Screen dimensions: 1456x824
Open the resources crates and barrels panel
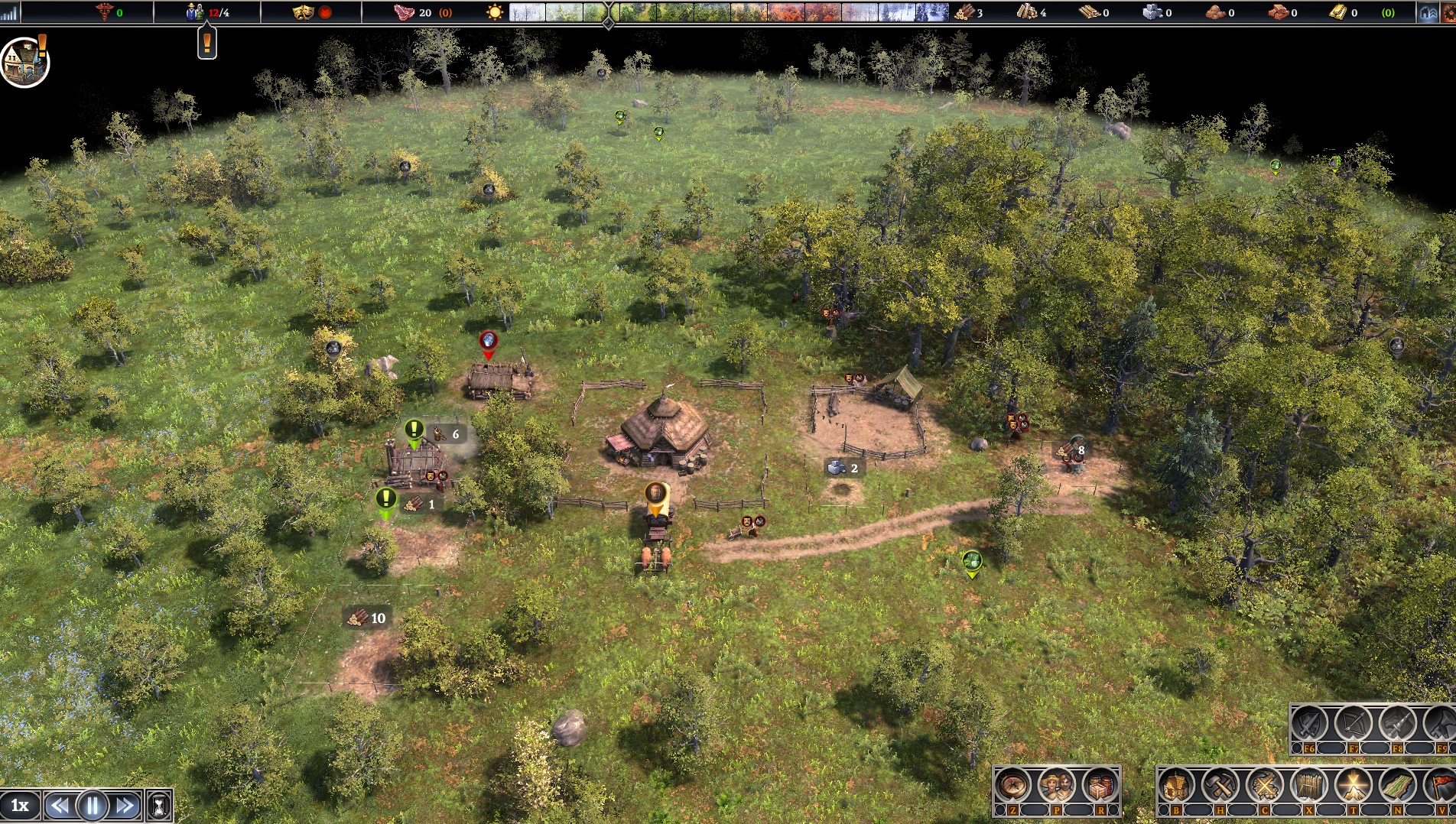(x=1100, y=785)
